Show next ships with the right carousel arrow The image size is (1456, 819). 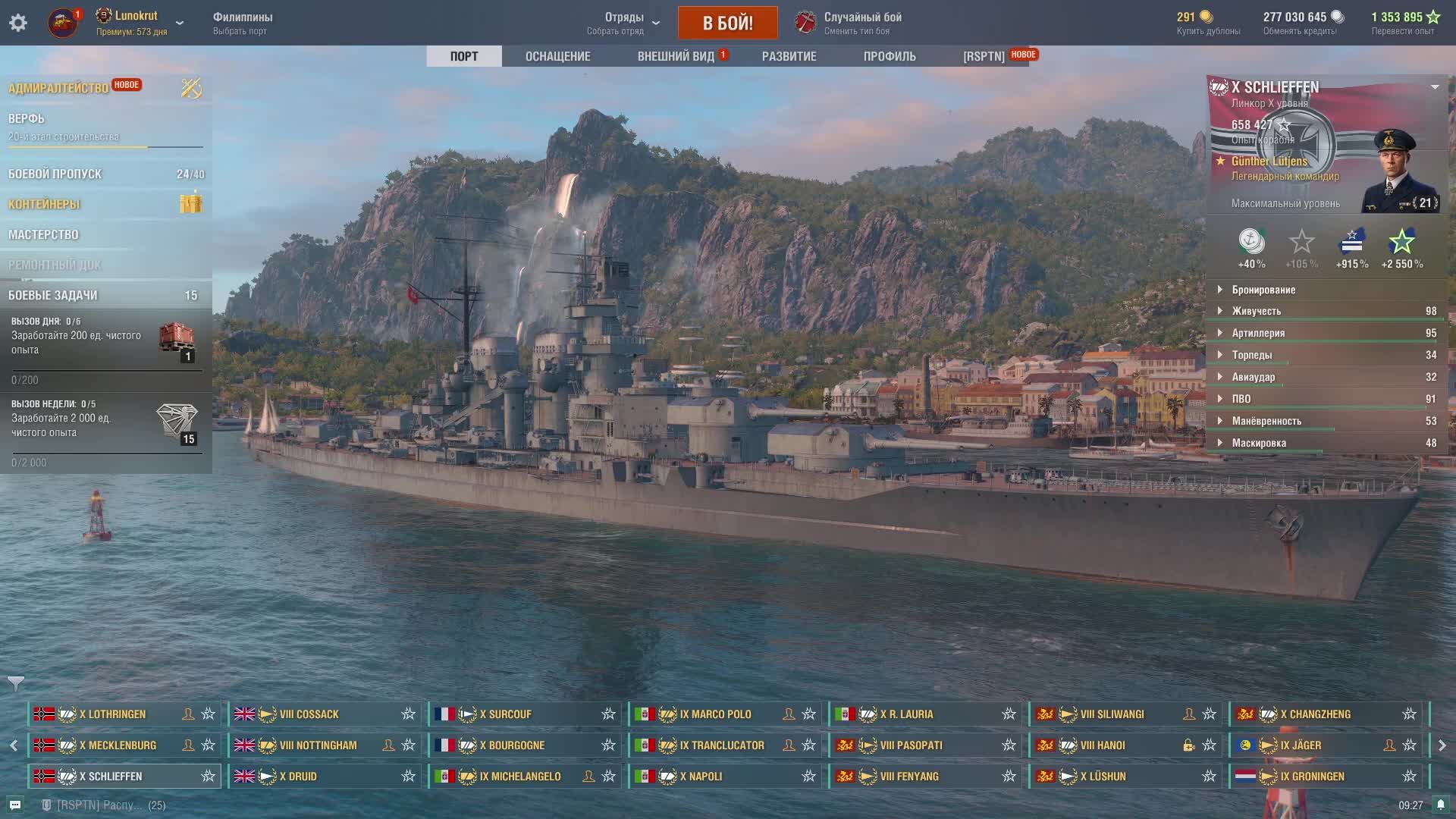click(x=1442, y=745)
